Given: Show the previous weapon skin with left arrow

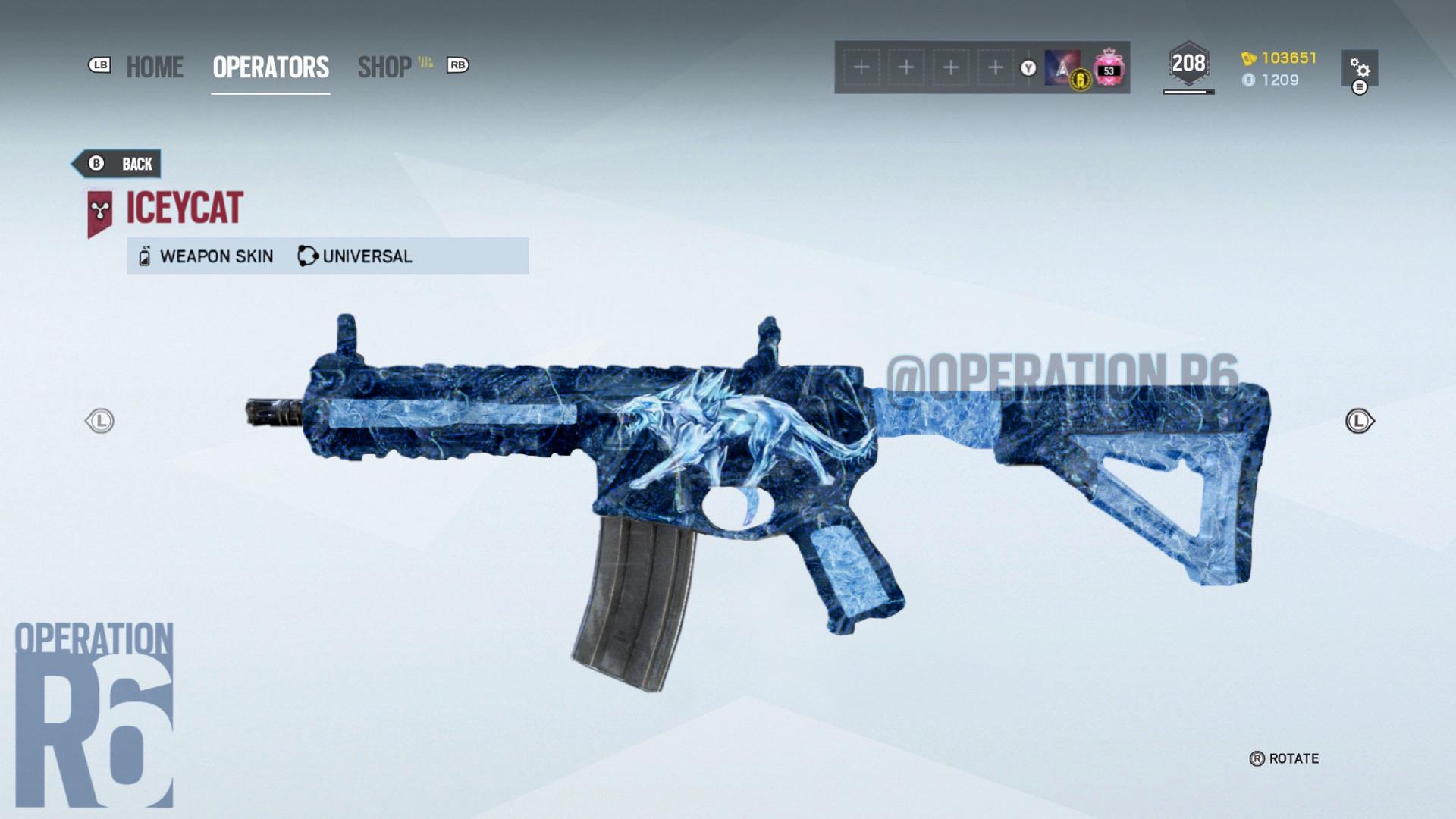Looking at the screenshot, I should tap(99, 421).
